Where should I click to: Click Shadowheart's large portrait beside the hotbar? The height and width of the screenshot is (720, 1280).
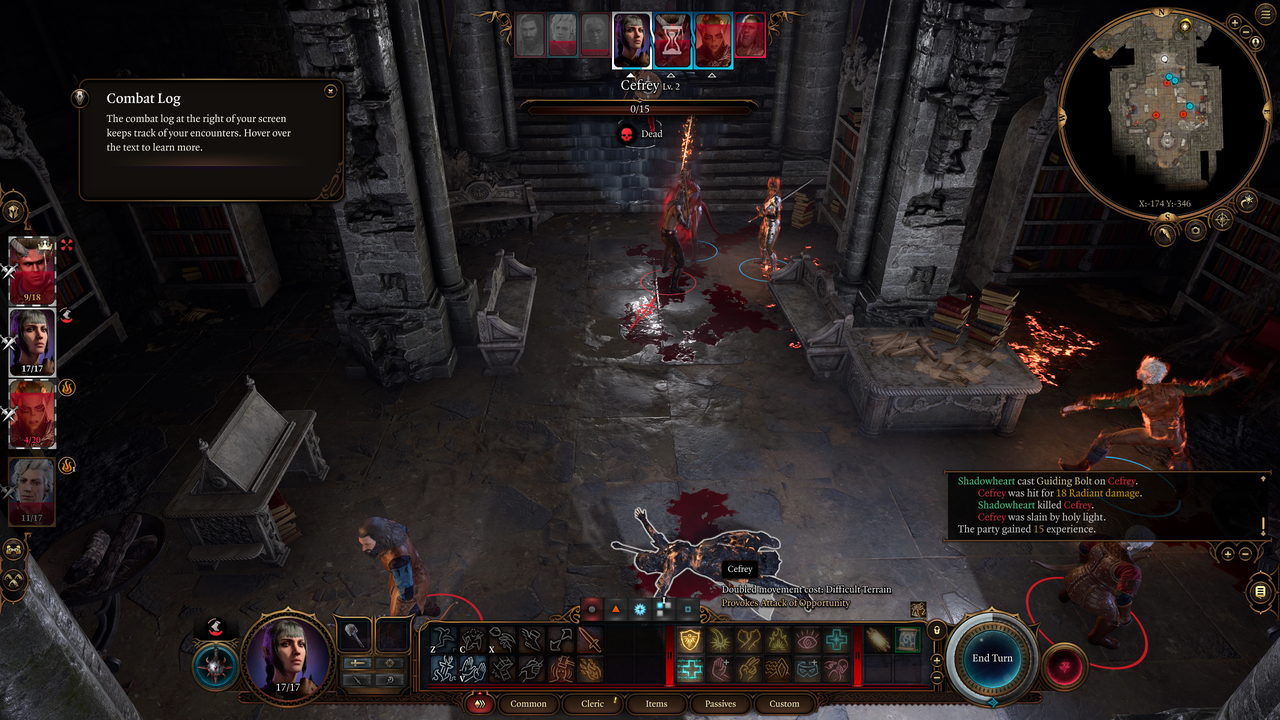click(x=288, y=654)
